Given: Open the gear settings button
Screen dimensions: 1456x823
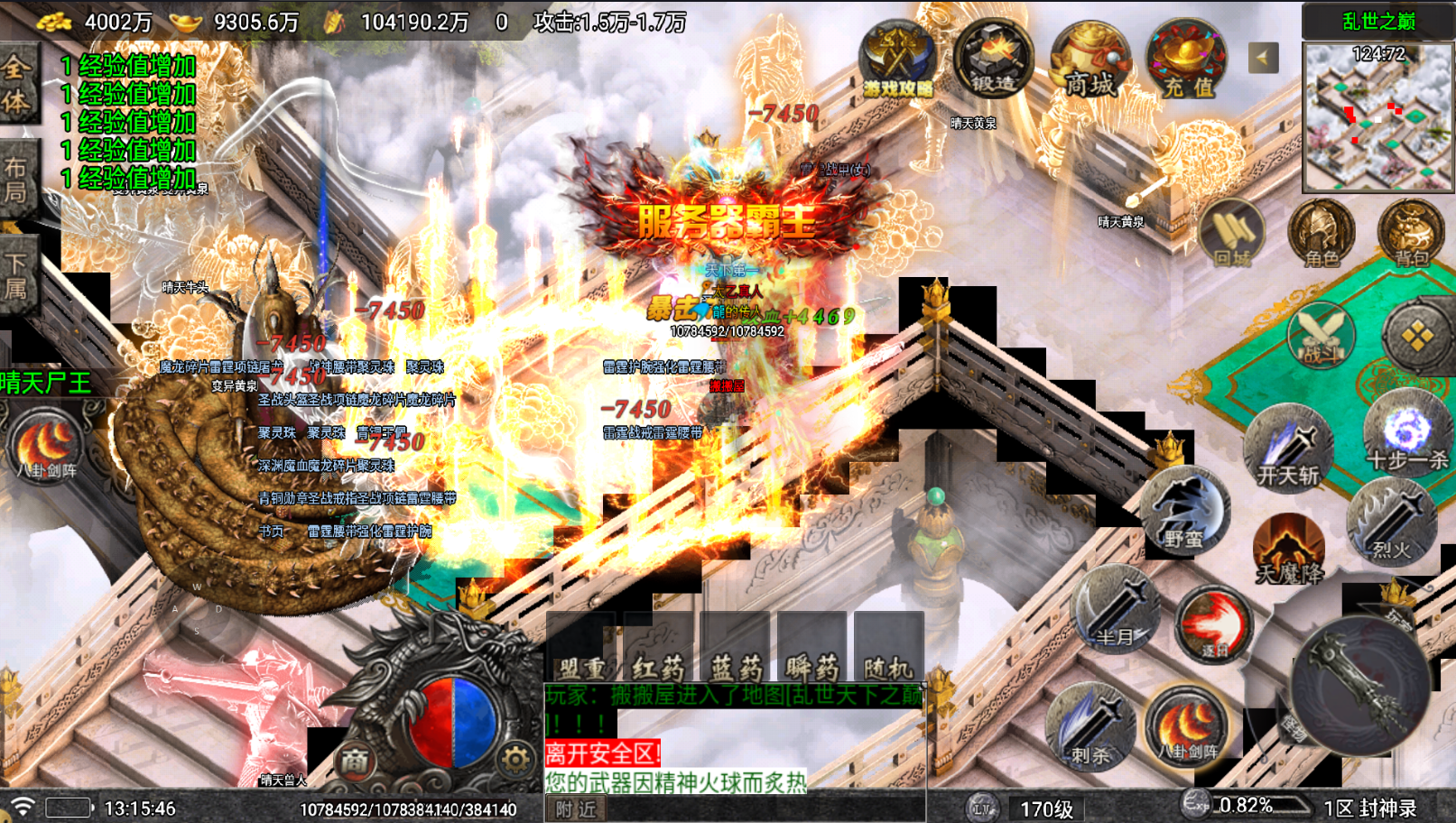Looking at the screenshot, I should pyautogui.click(x=515, y=760).
